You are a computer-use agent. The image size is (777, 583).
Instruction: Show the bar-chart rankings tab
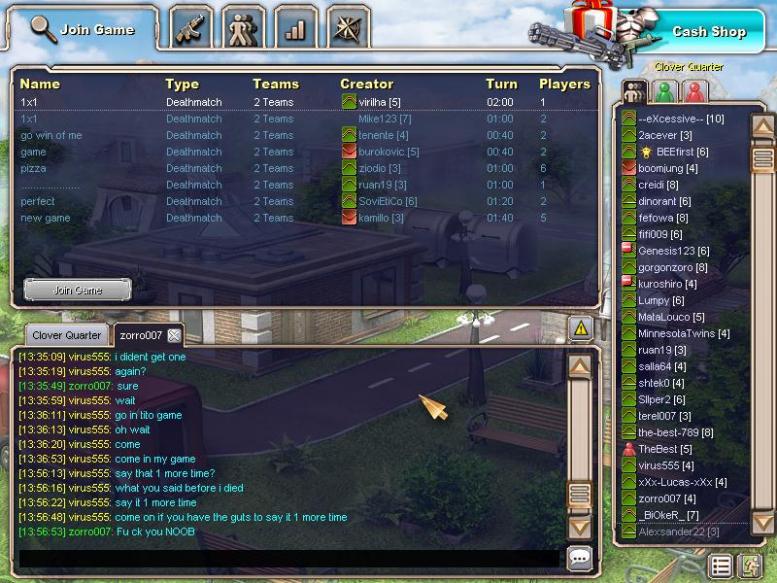295,29
